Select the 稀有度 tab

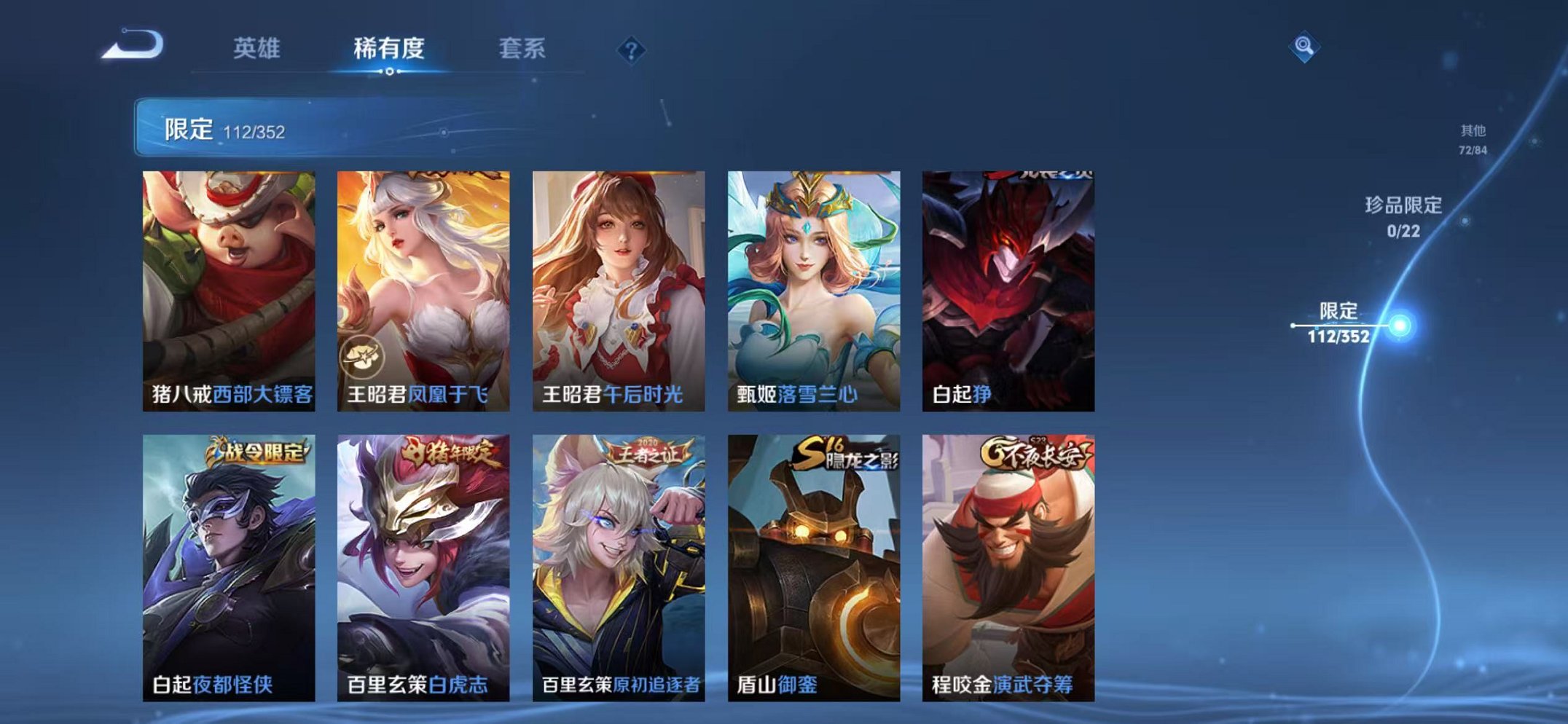coord(389,45)
